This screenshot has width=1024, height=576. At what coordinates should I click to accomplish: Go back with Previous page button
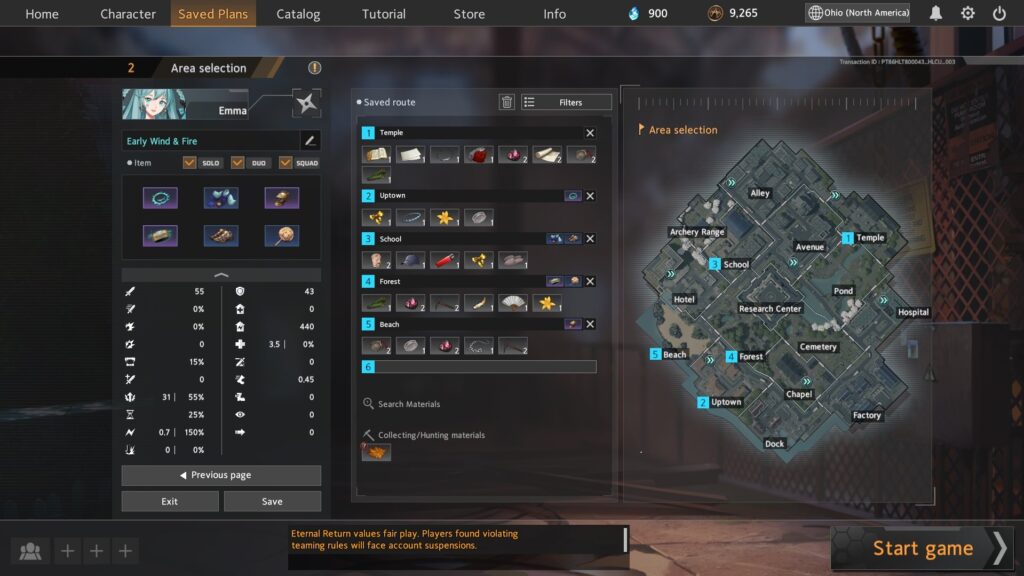(221, 475)
